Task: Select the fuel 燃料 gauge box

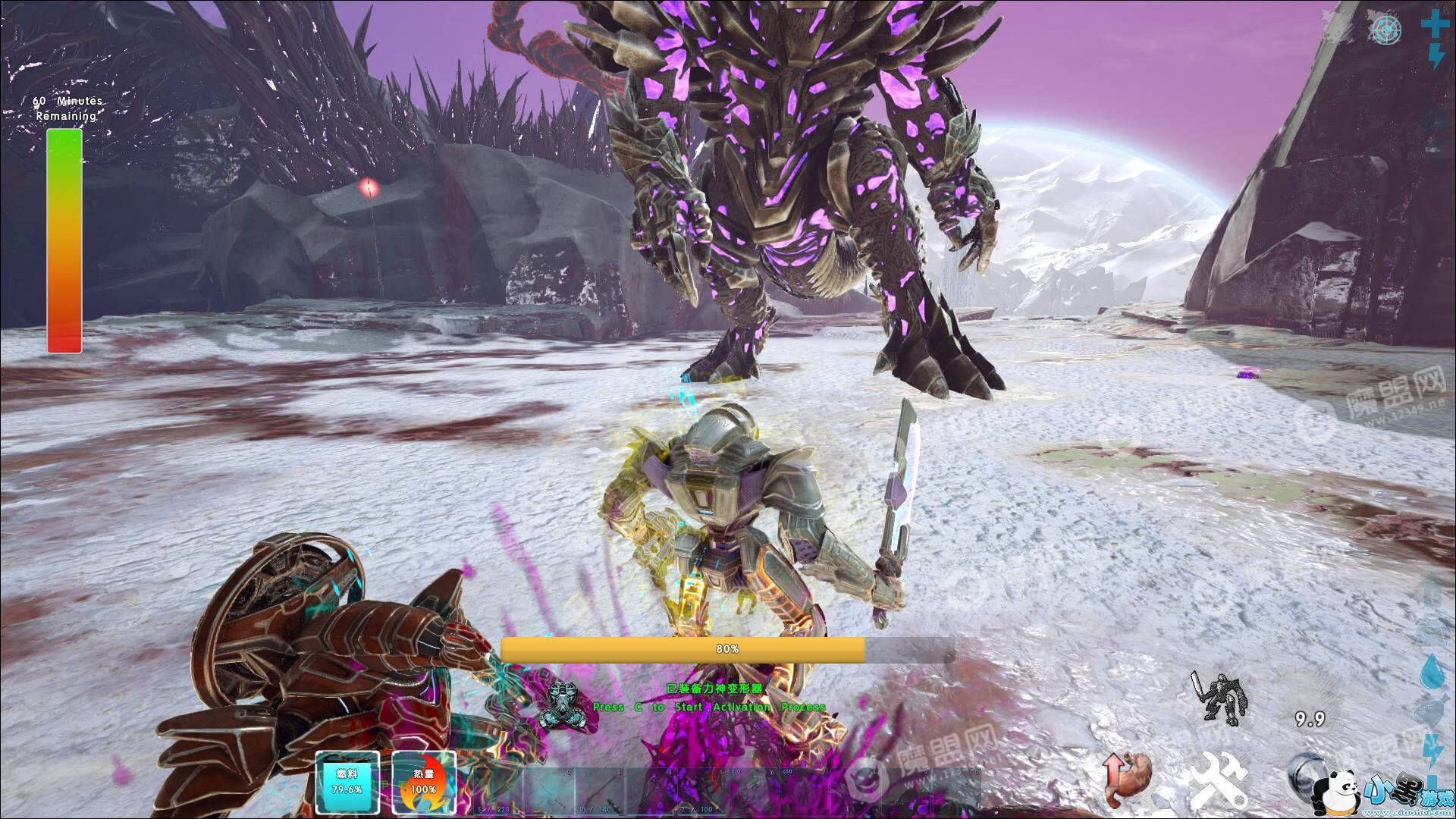Action: pyautogui.click(x=347, y=783)
